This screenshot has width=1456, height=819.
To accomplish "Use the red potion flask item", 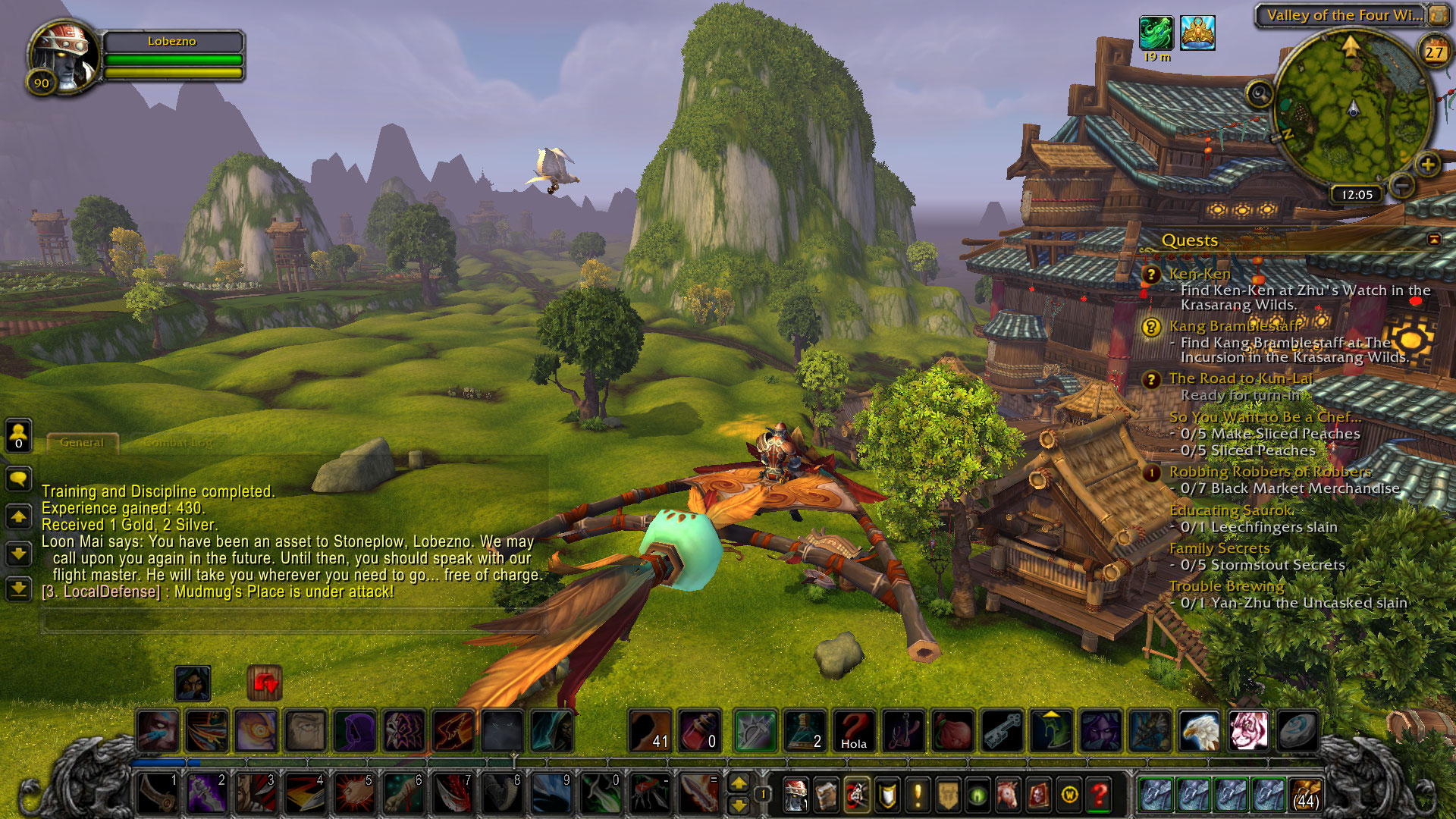I will coord(699,731).
